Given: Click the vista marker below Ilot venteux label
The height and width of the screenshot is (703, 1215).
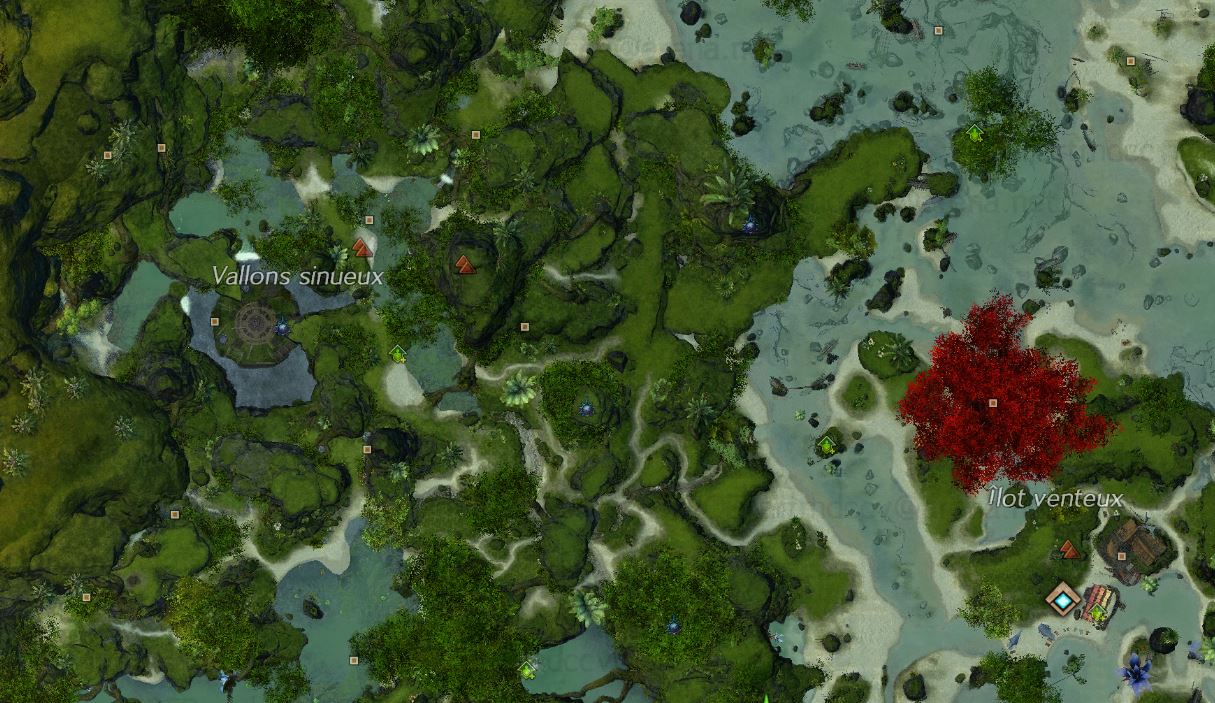Looking at the screenshot, I should point(1069,549).
